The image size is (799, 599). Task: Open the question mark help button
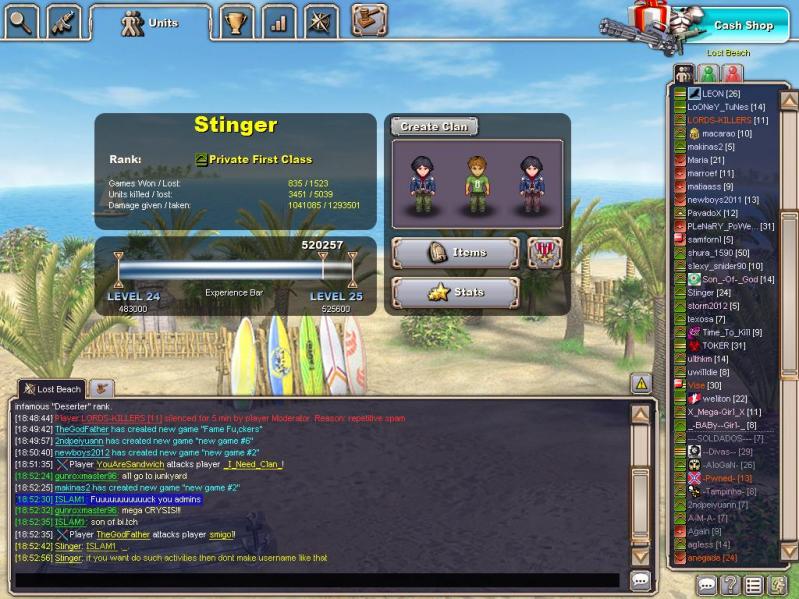tap(731, 585)
